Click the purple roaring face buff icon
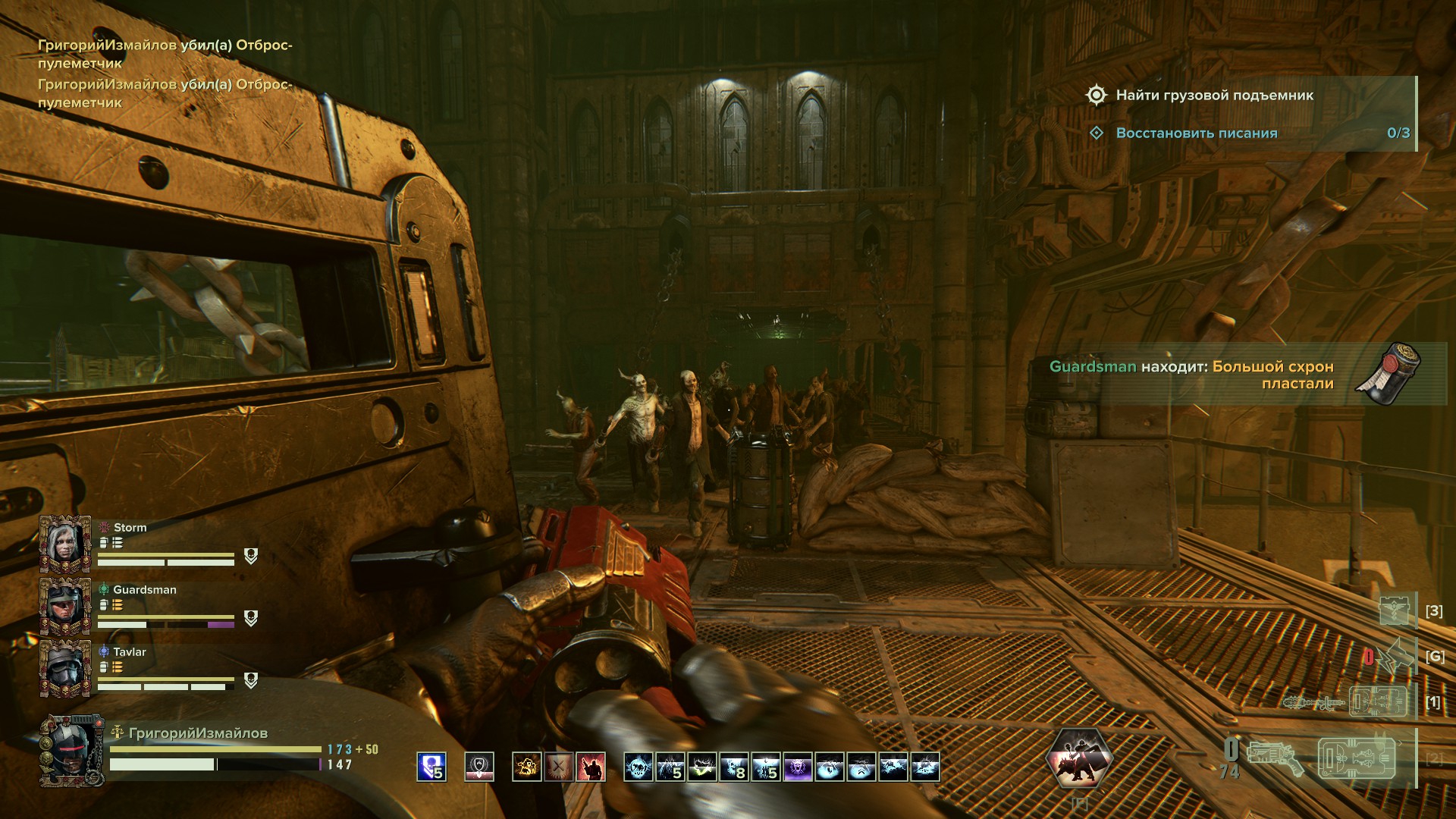The image size is (1456, 819). [x=798, y=767]
